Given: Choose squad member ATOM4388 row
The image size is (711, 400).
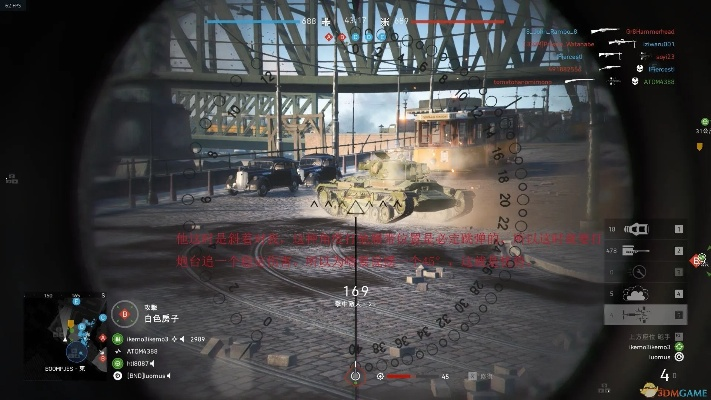Looking at the screenshot, I should pyautogui.click(x=140, y=351).
